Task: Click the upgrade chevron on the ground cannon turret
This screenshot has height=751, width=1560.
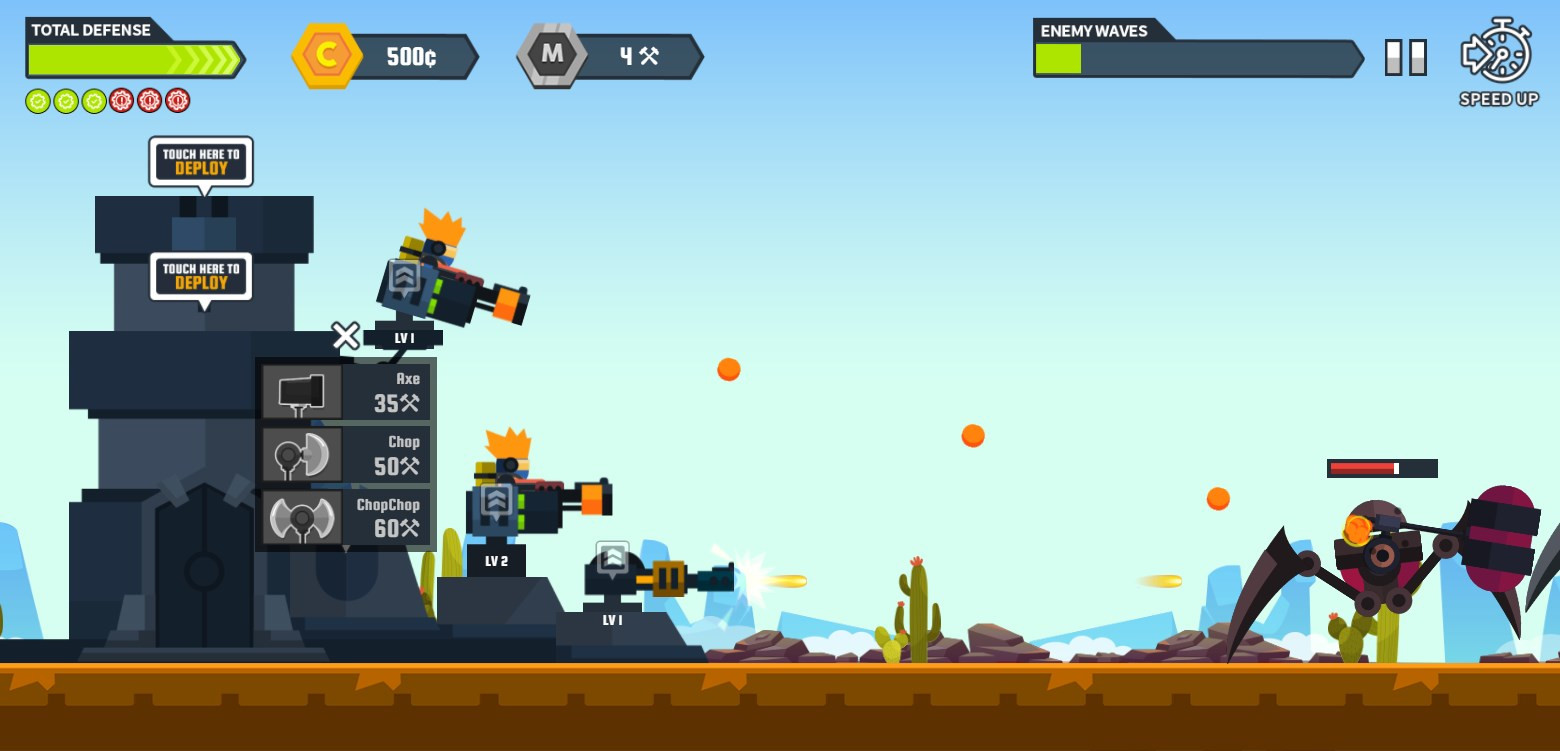Action: pos(612,558)
